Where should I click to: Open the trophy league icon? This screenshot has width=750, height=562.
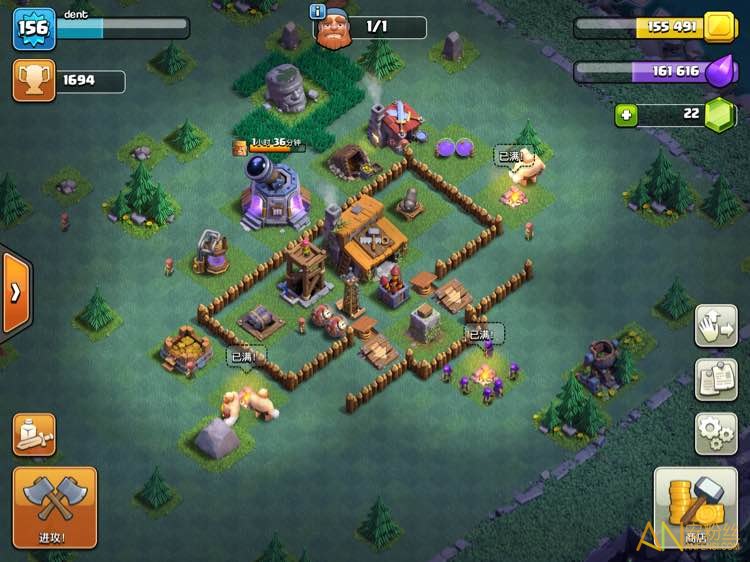click(34, 81)
